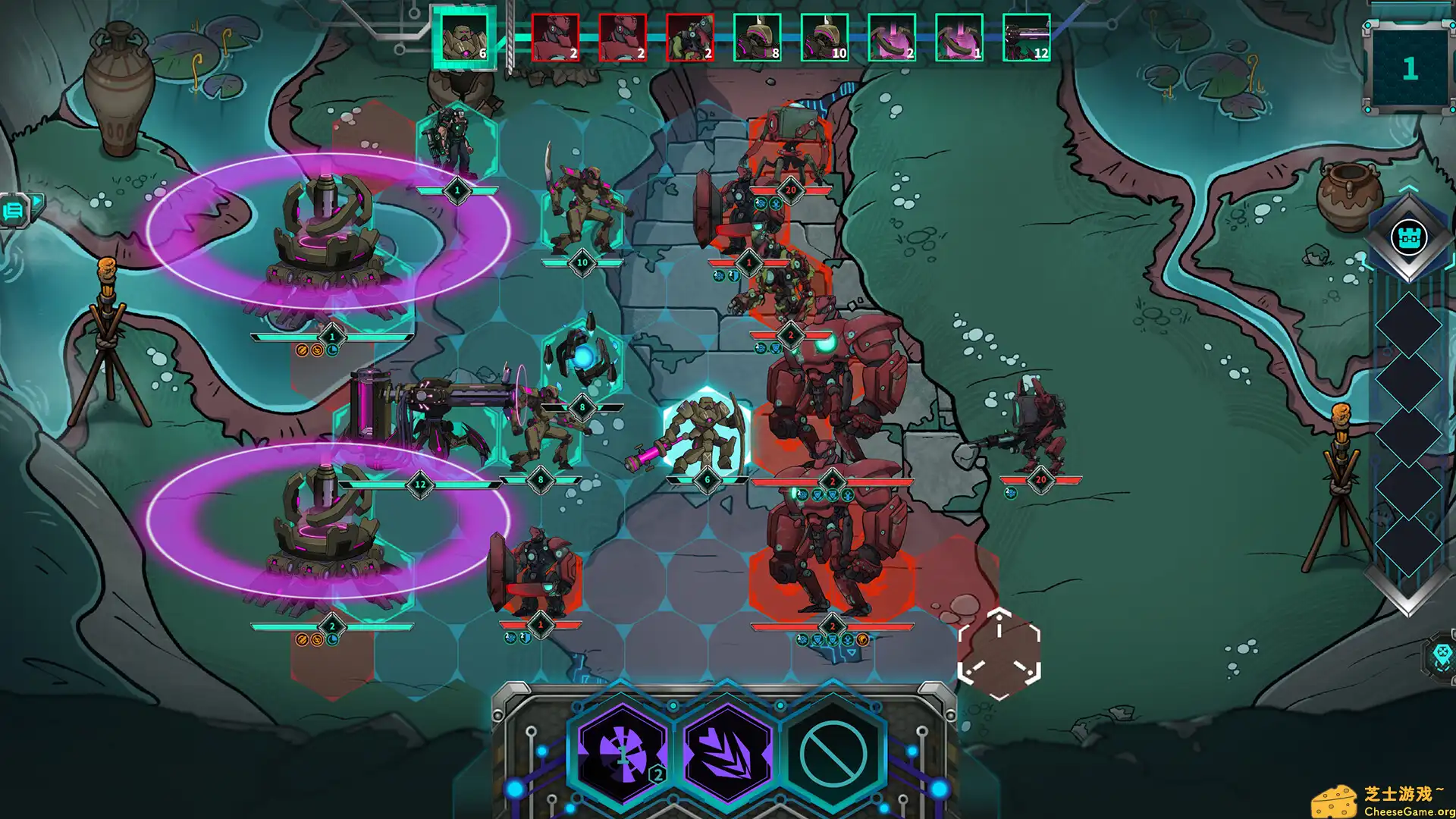The height and width of the screenshot is (819, 1456).
Task: Select the cannon portrait numbered 12
Action: (x=1026, y=37)
